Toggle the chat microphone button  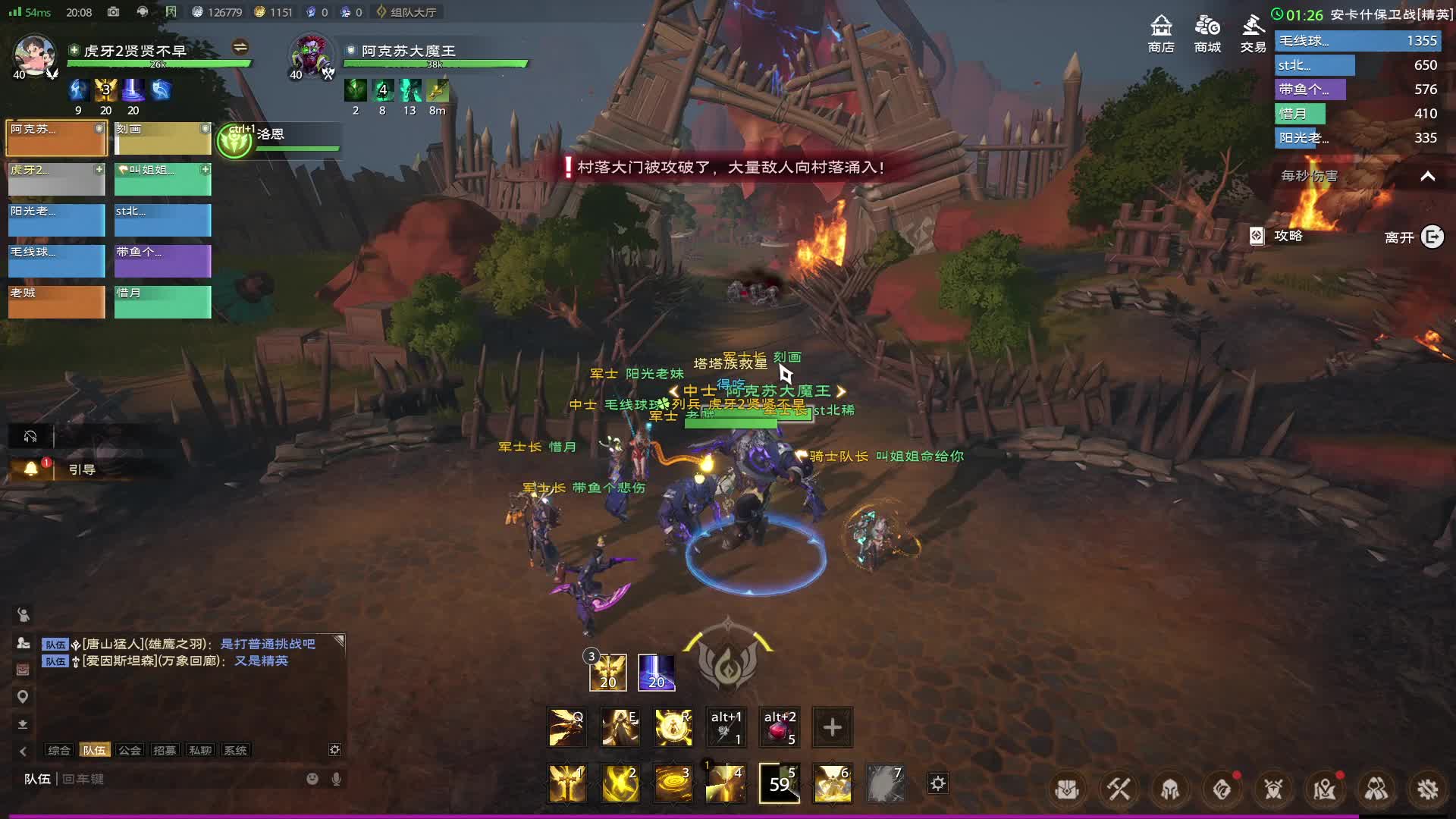coord(336,779)
